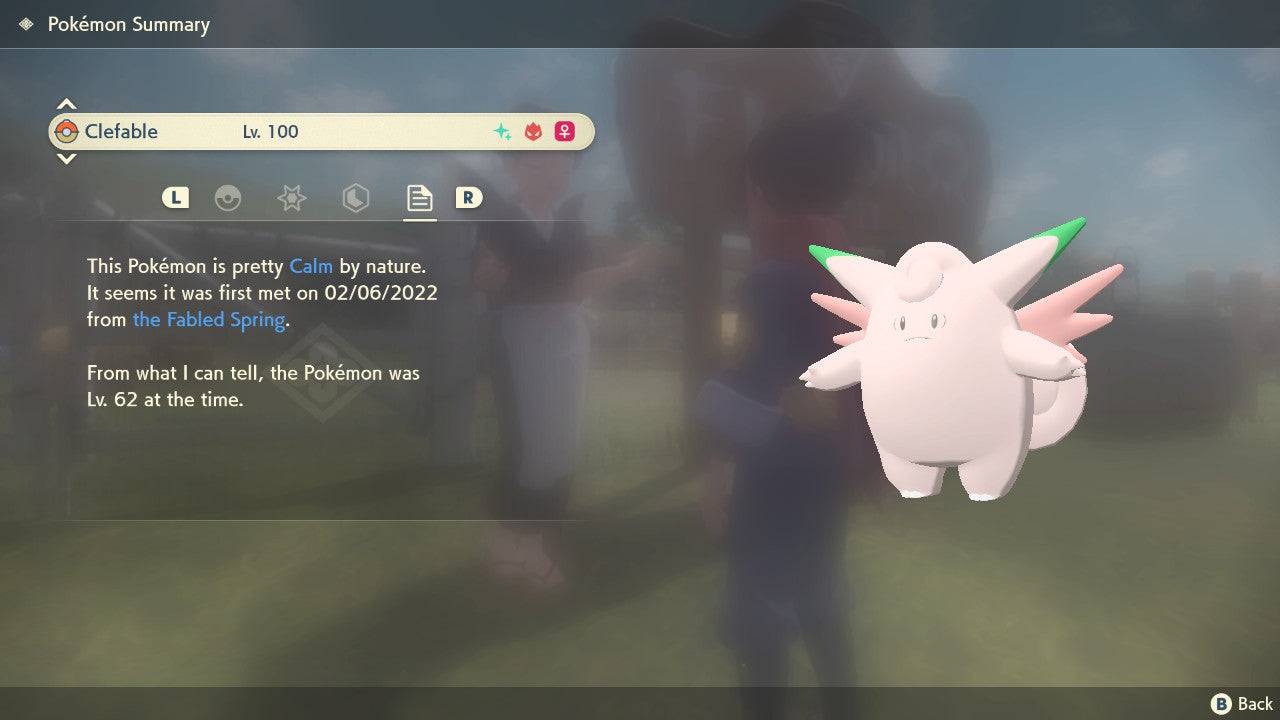Select the memo document tab icon
Viewport: 1280px width, 720px height.
419,197
